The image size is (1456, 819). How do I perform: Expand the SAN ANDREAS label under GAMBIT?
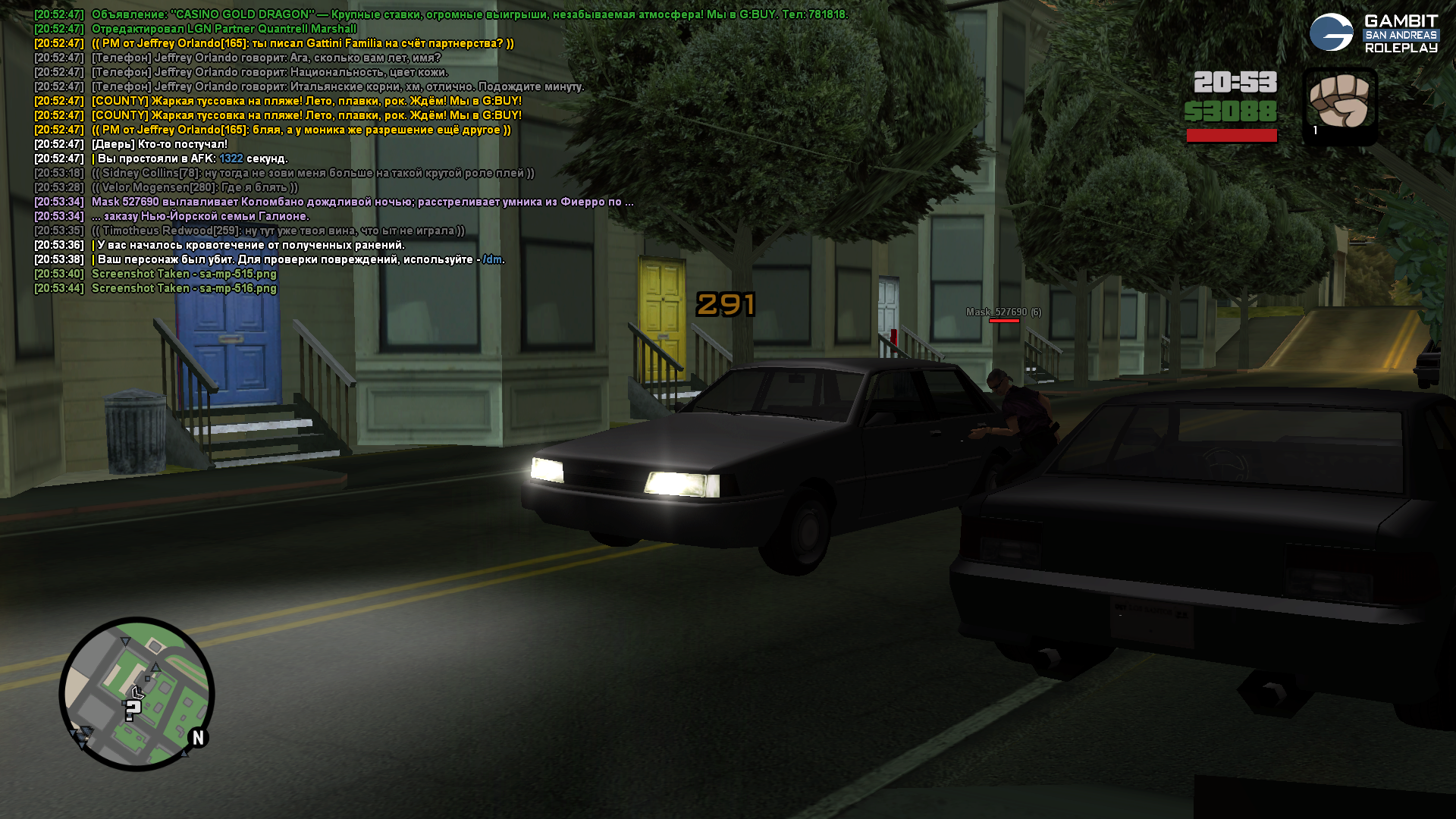1401,33
